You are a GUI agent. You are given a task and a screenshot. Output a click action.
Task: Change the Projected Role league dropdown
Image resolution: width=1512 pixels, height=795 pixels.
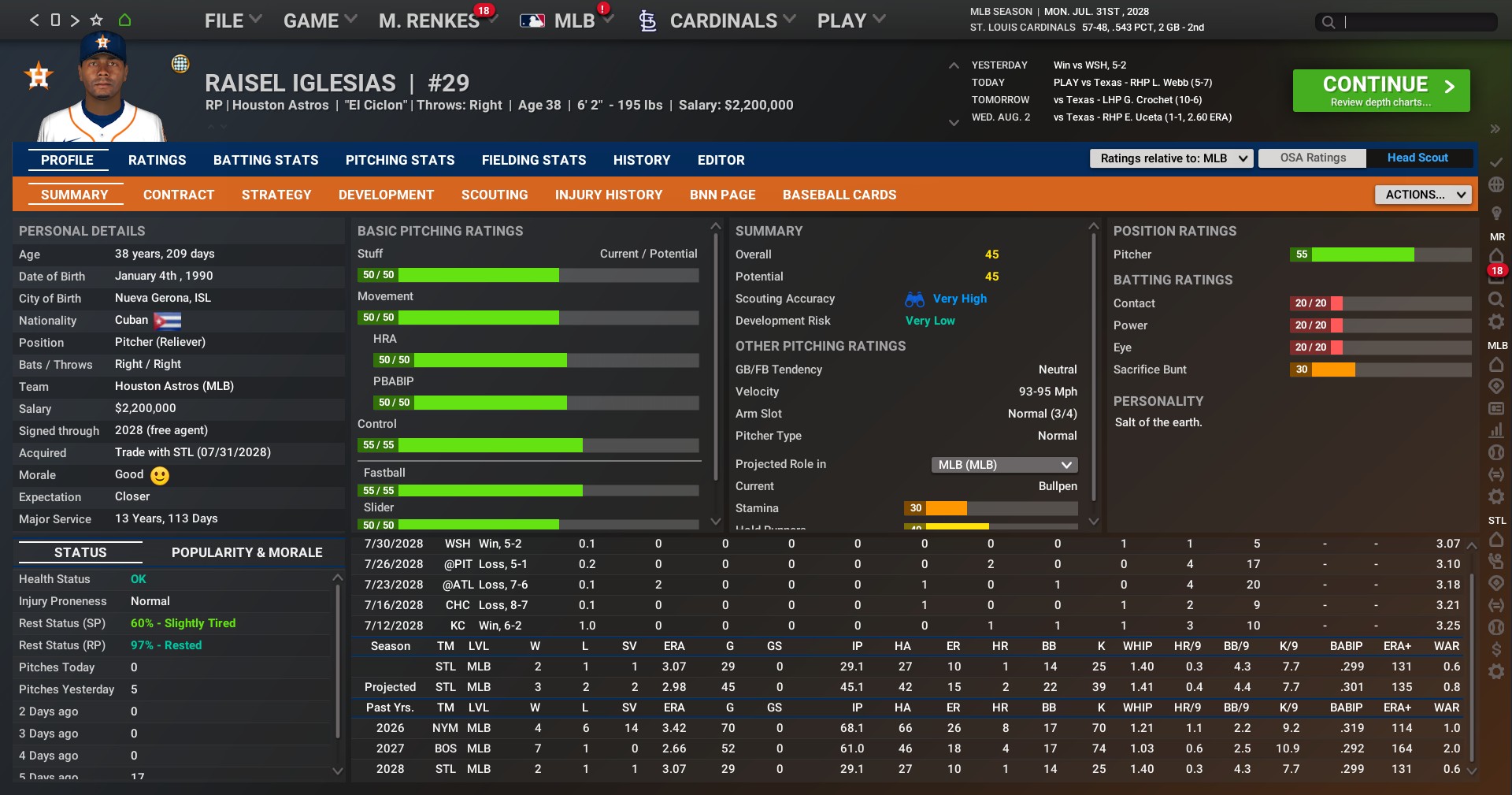[1004, 465]
